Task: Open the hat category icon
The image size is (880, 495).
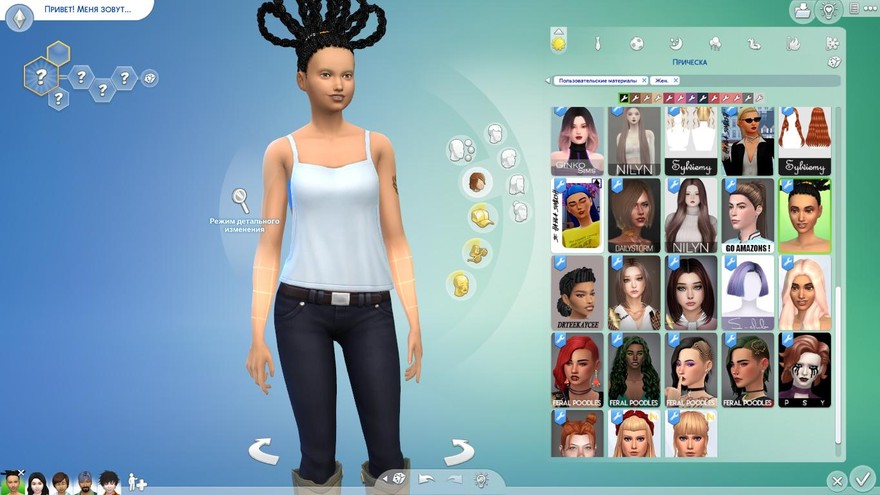Action: click(x=483, y=216)
